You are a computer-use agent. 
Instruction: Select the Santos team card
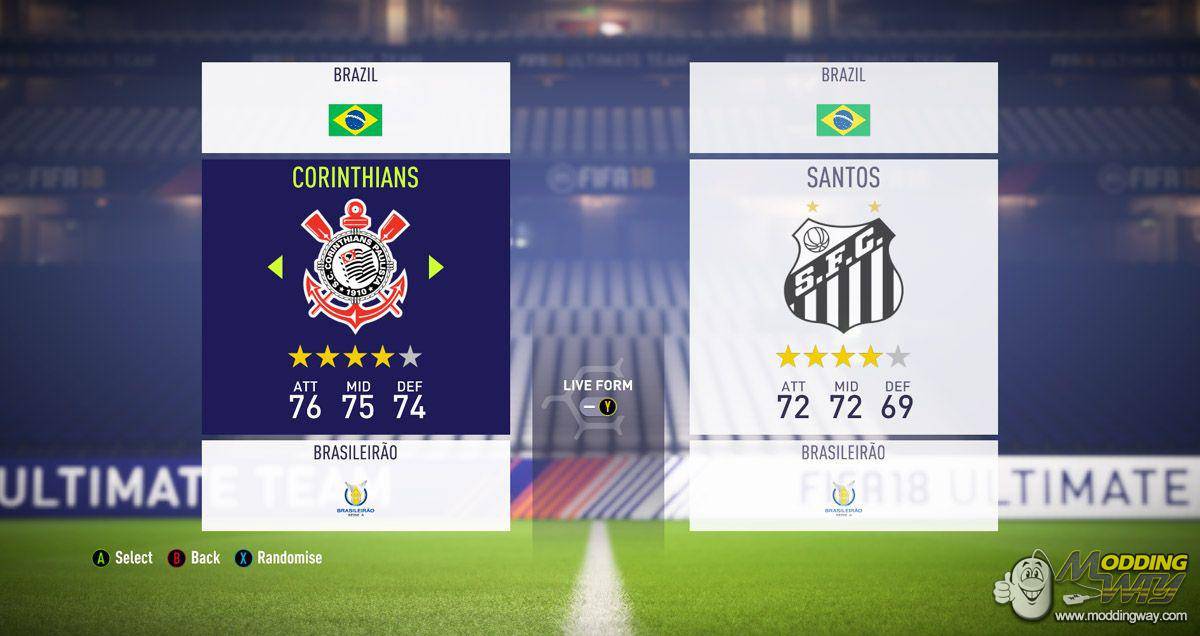pos(843,296)
